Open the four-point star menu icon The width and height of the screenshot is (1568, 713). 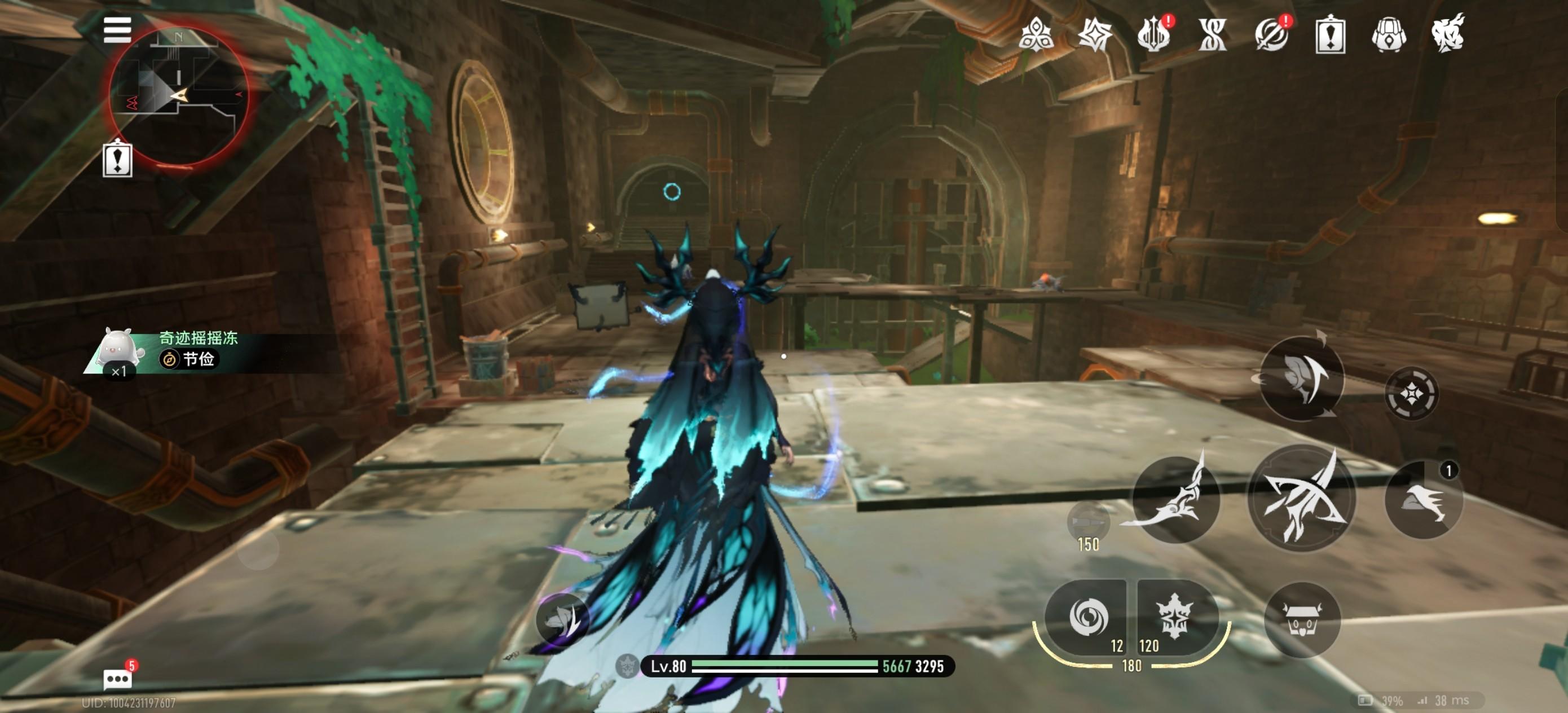(1094, 35)
